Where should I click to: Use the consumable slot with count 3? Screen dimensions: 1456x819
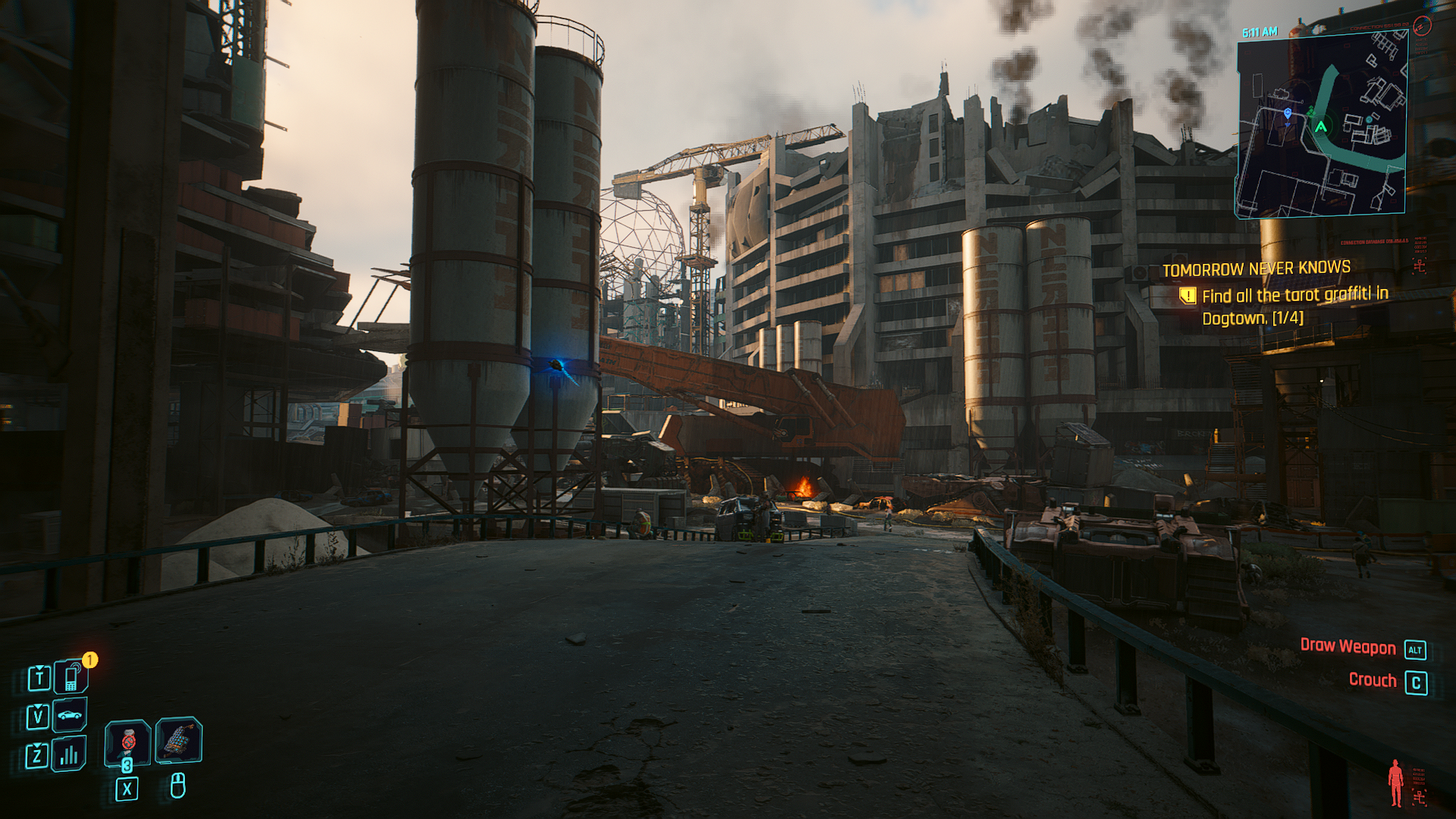[x=127, y=742]
